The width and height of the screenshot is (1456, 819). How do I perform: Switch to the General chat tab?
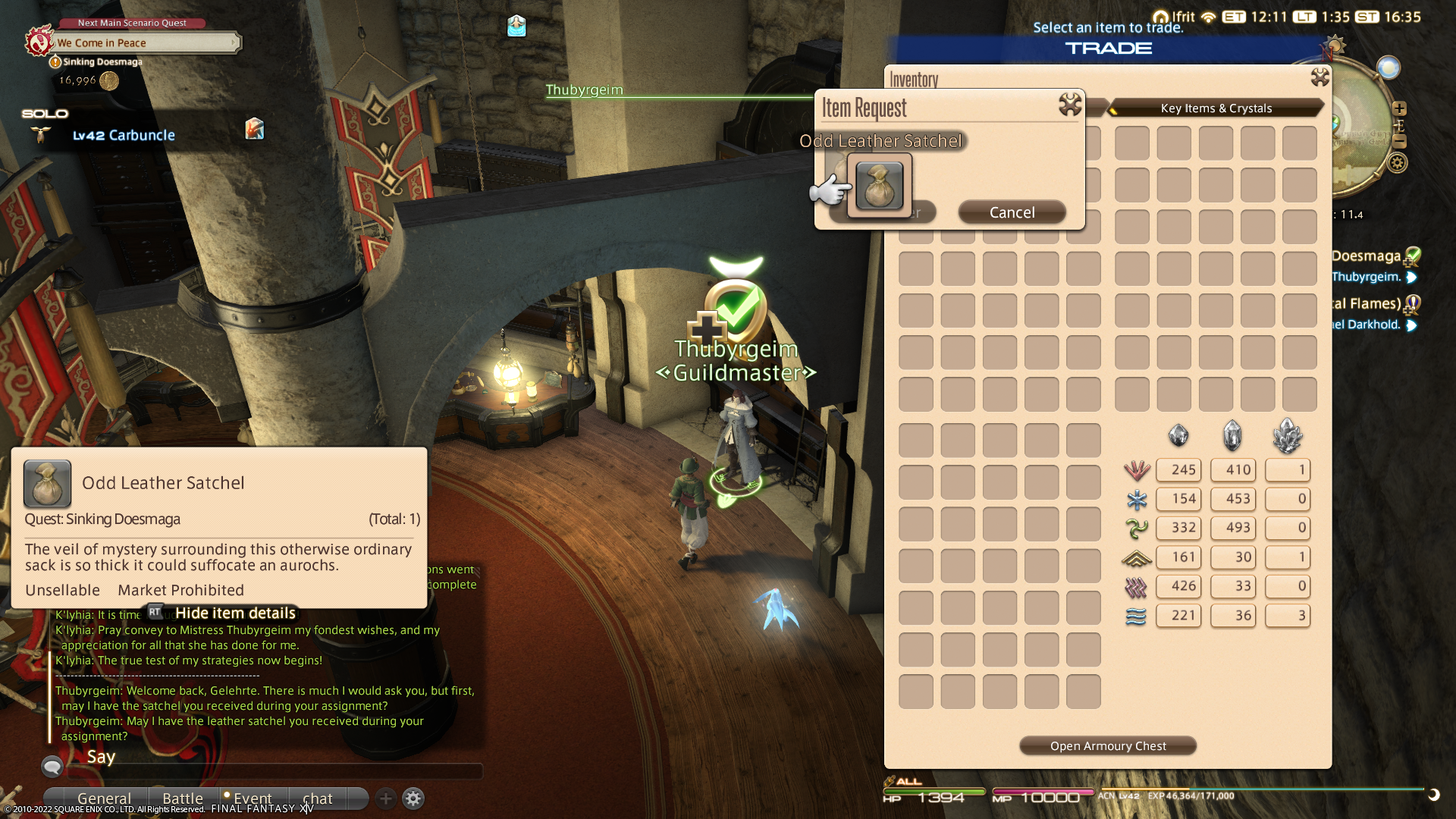[104, 798]
